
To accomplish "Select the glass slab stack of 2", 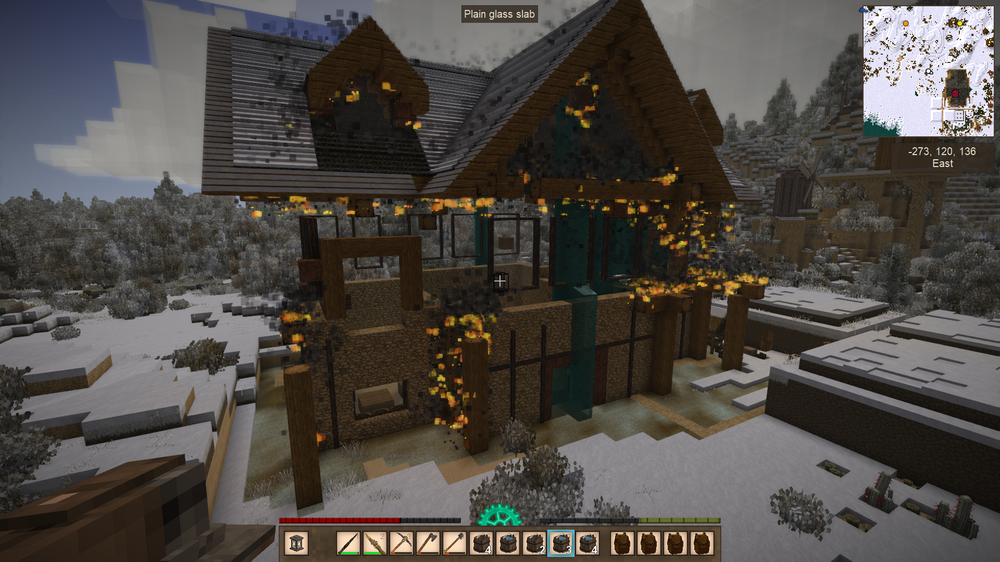I will point(533,543).
